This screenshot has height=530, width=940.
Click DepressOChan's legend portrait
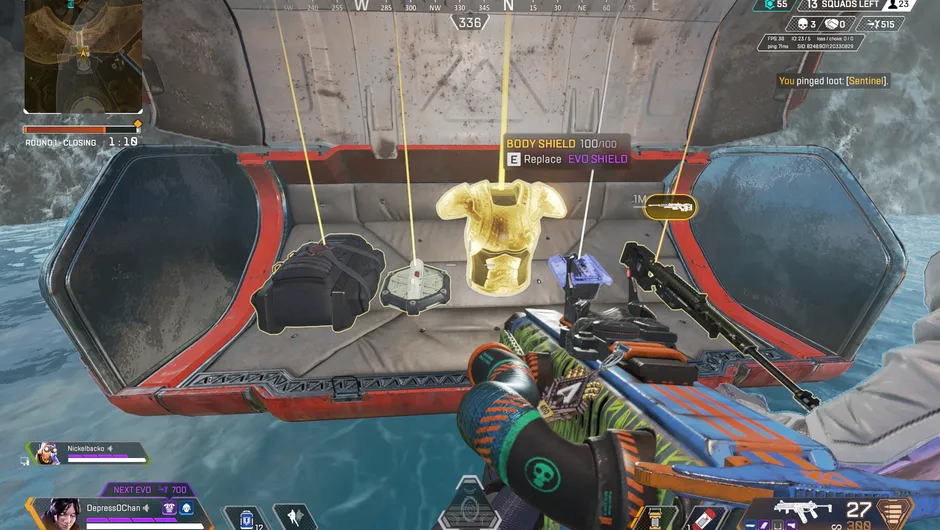(62, 513)
